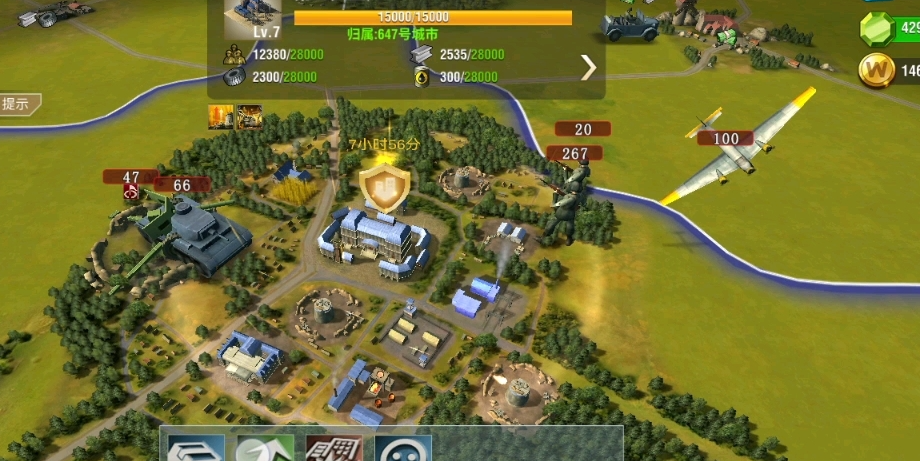Expand city info with the right arrow

[x=589, y=67]
